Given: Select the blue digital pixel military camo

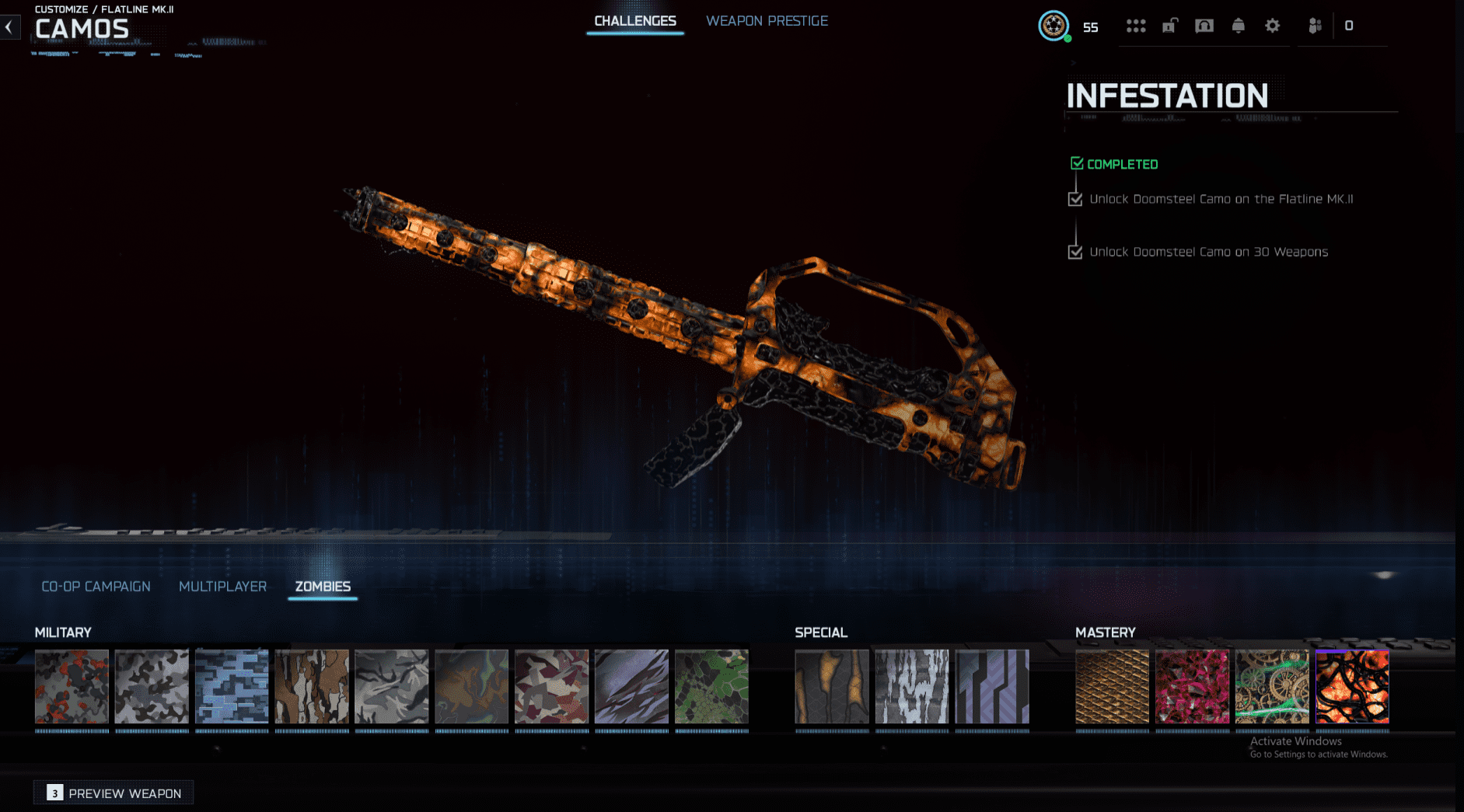Looking at the screenshot, I should pyautogui.click(x=232, y=687).
